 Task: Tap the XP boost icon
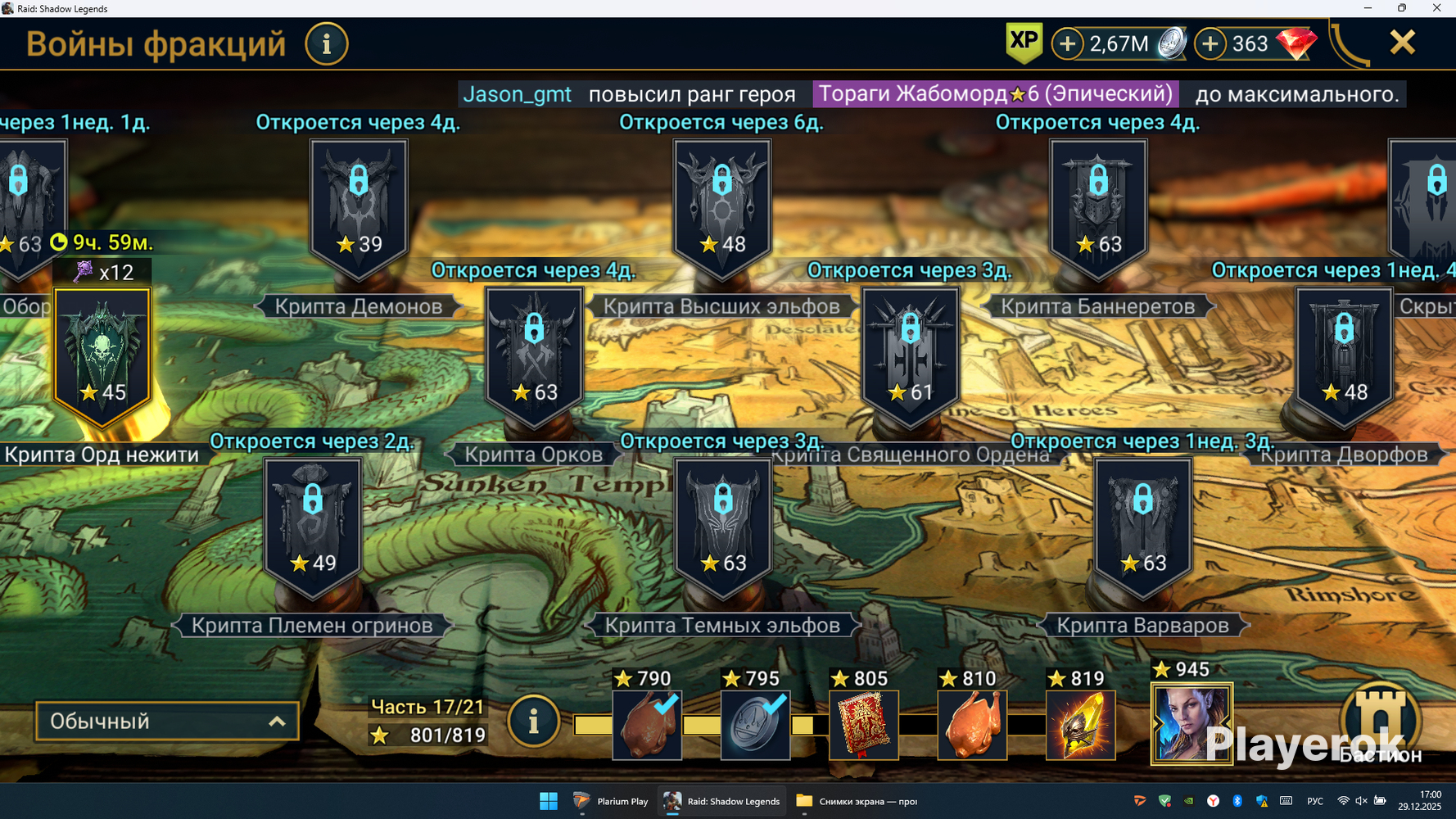[1024, 43]
